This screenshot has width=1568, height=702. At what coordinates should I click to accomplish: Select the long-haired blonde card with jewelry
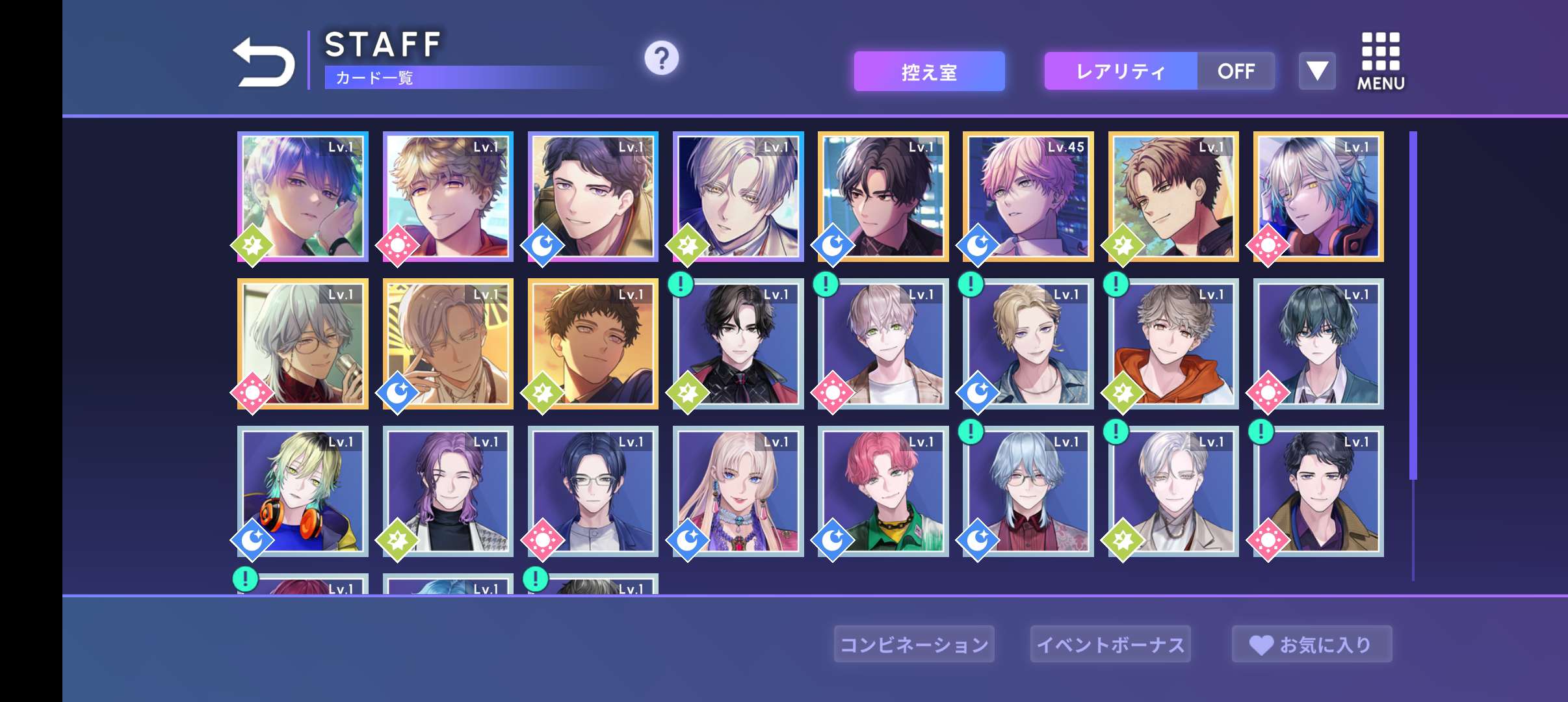click(x=738, y=491)
